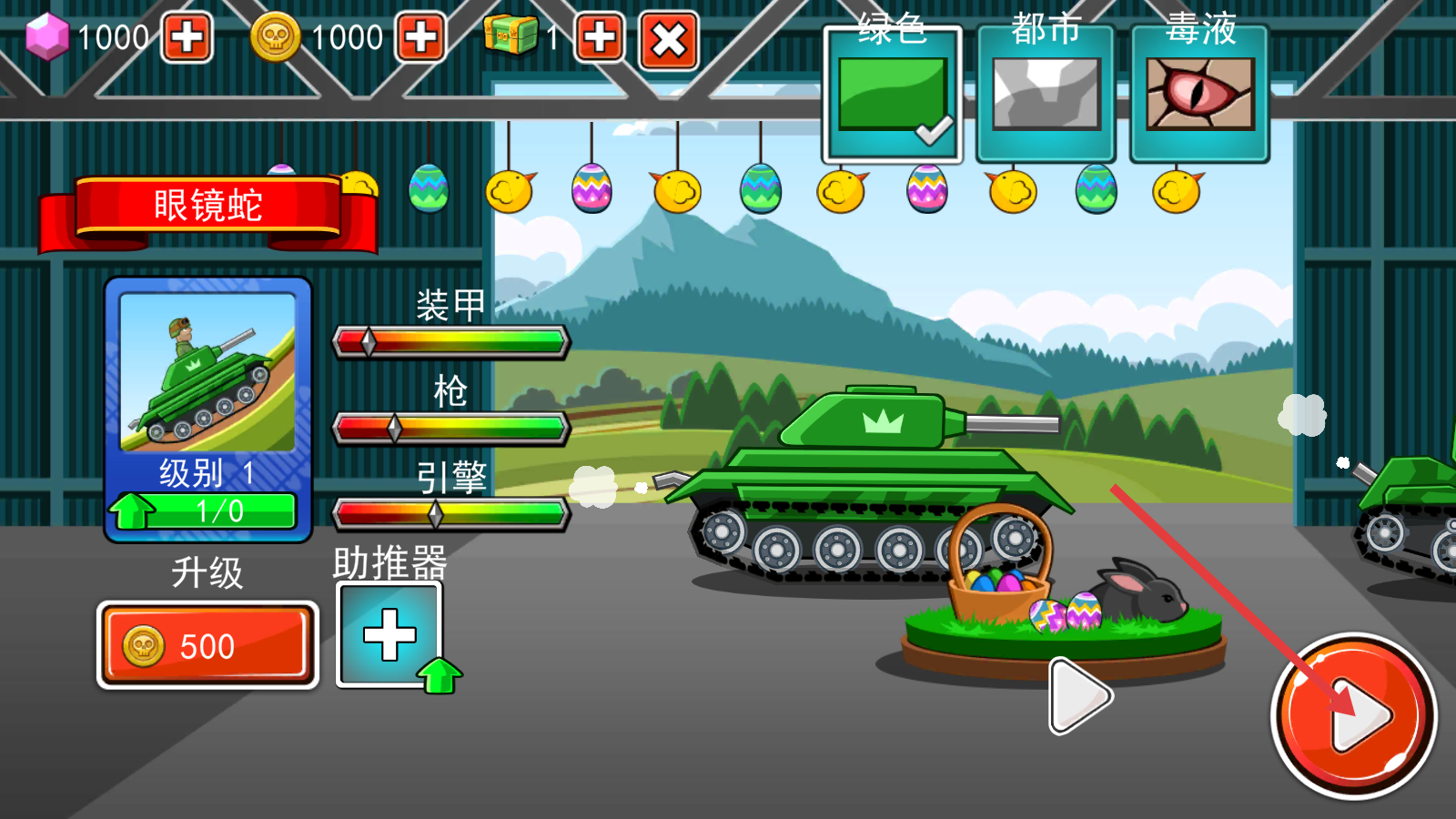Start the battle with the red play button
Screen dimensions: 1456x819
coord(1353,716)
